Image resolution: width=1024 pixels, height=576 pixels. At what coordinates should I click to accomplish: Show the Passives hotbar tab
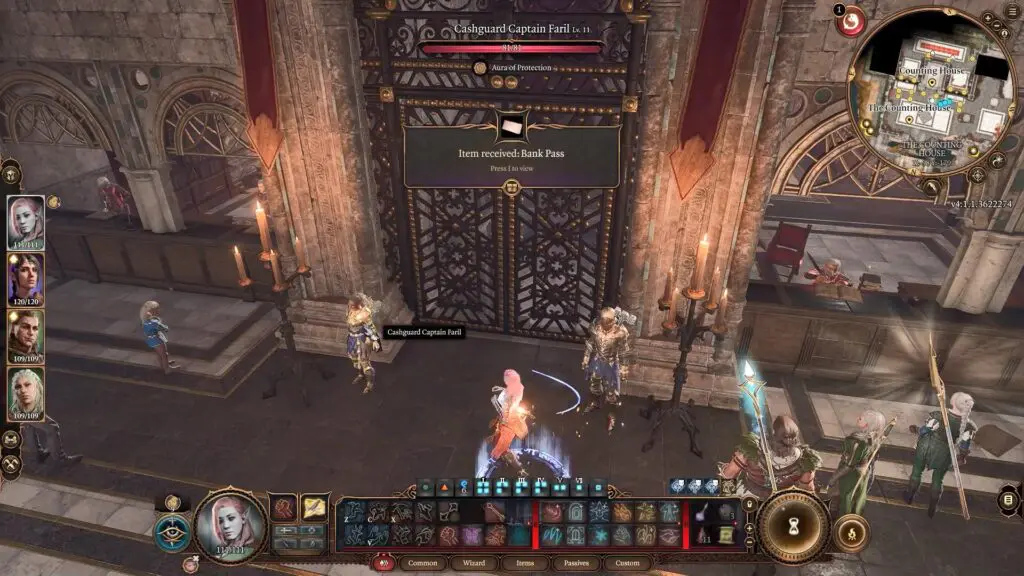pyautogui.click(x=574, y=563)
